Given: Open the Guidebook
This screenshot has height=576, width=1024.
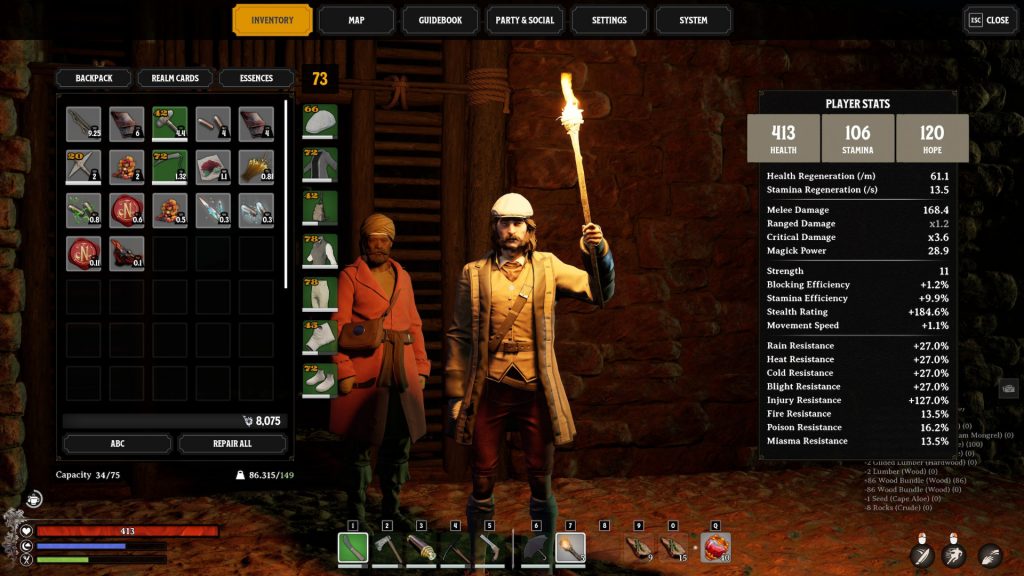Looking at the screenshot, I should (440, 20).
